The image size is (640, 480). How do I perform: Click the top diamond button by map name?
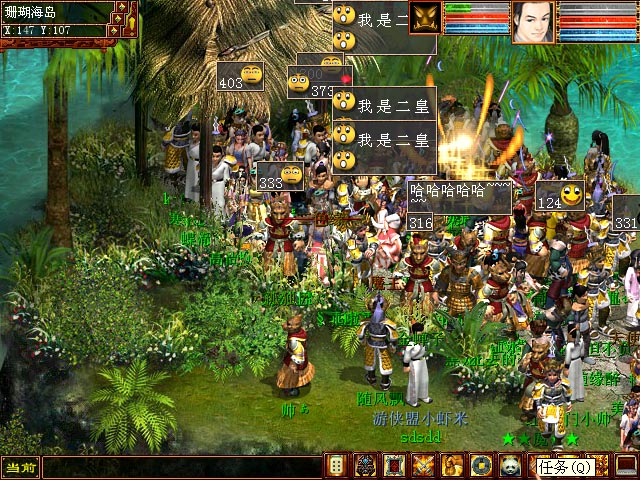pyautogui.click(x=120, y=8)
